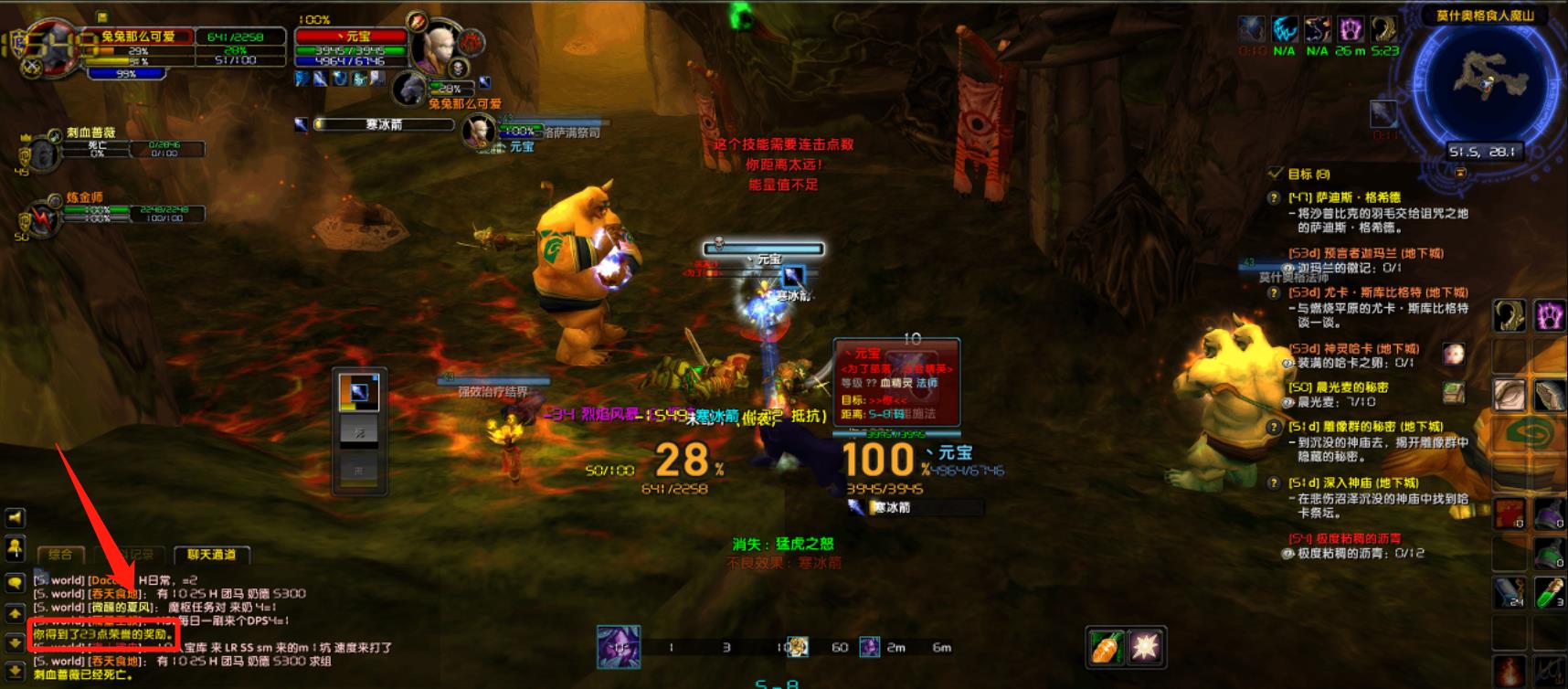Viewport: 1568px width, 689px height.
Task: Click the megaphone chat button
Action: 16,518
